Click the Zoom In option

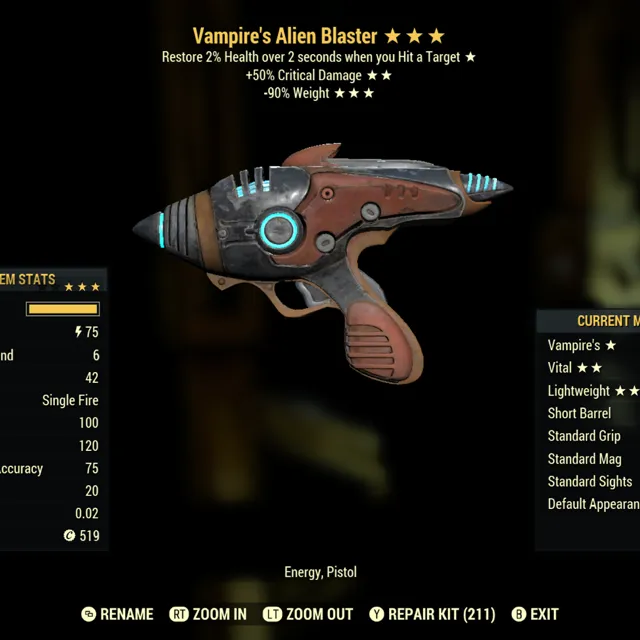[208, 614]
